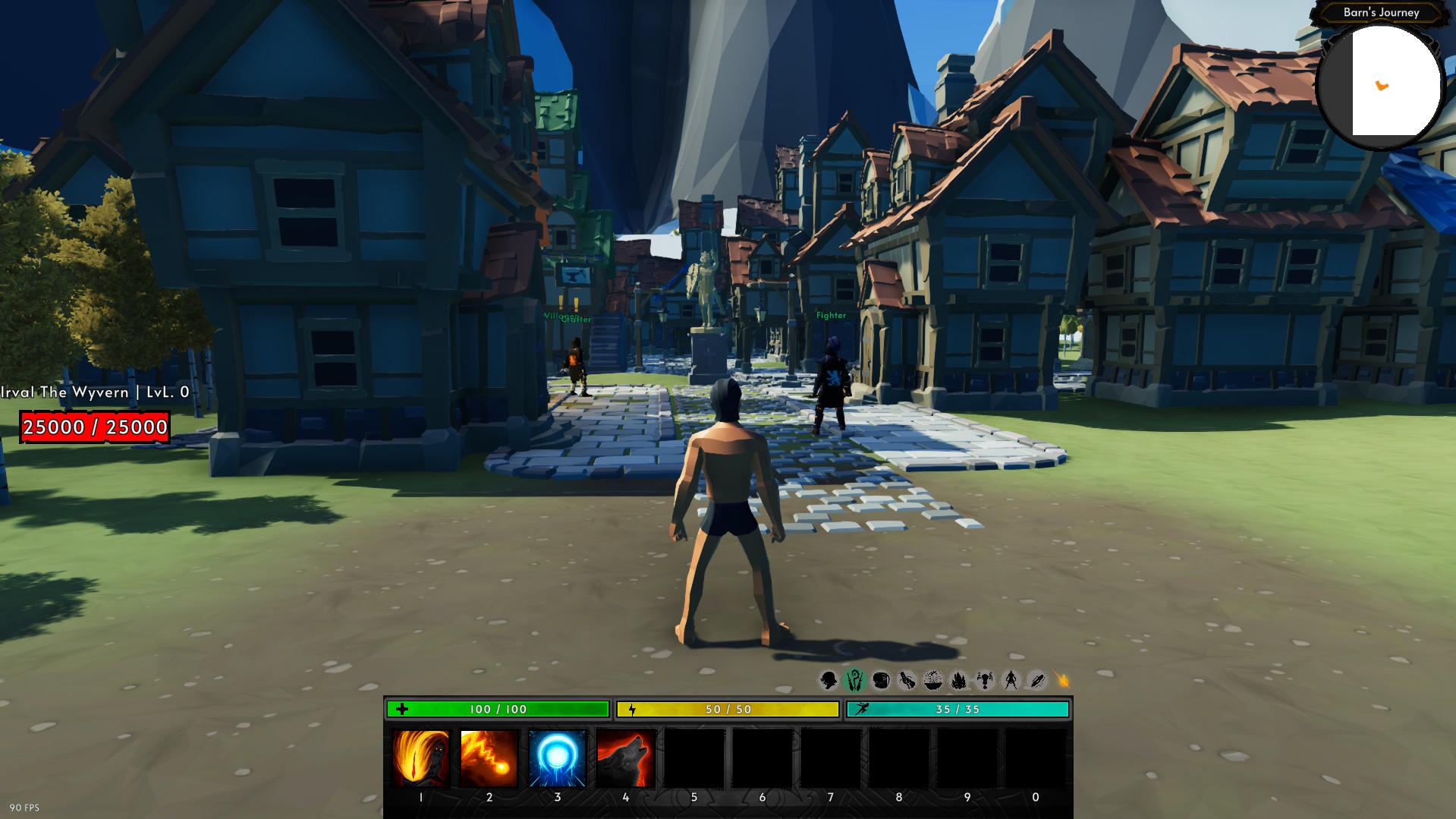Open the campfire flames icon

coord(959,680)
